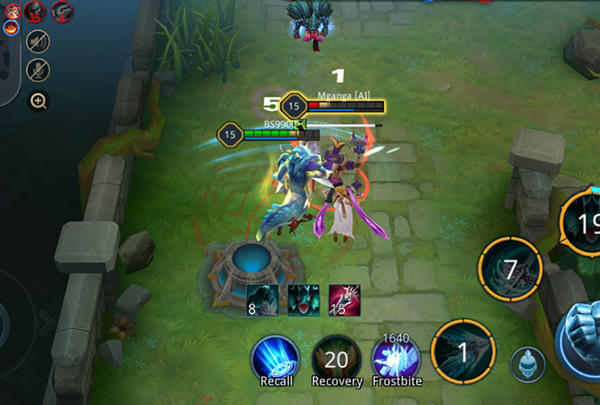Cast the skill showing cooldown 1
The height and width of the screenshot is (405, 600).
pyautogui.click(x=463, y=351)
